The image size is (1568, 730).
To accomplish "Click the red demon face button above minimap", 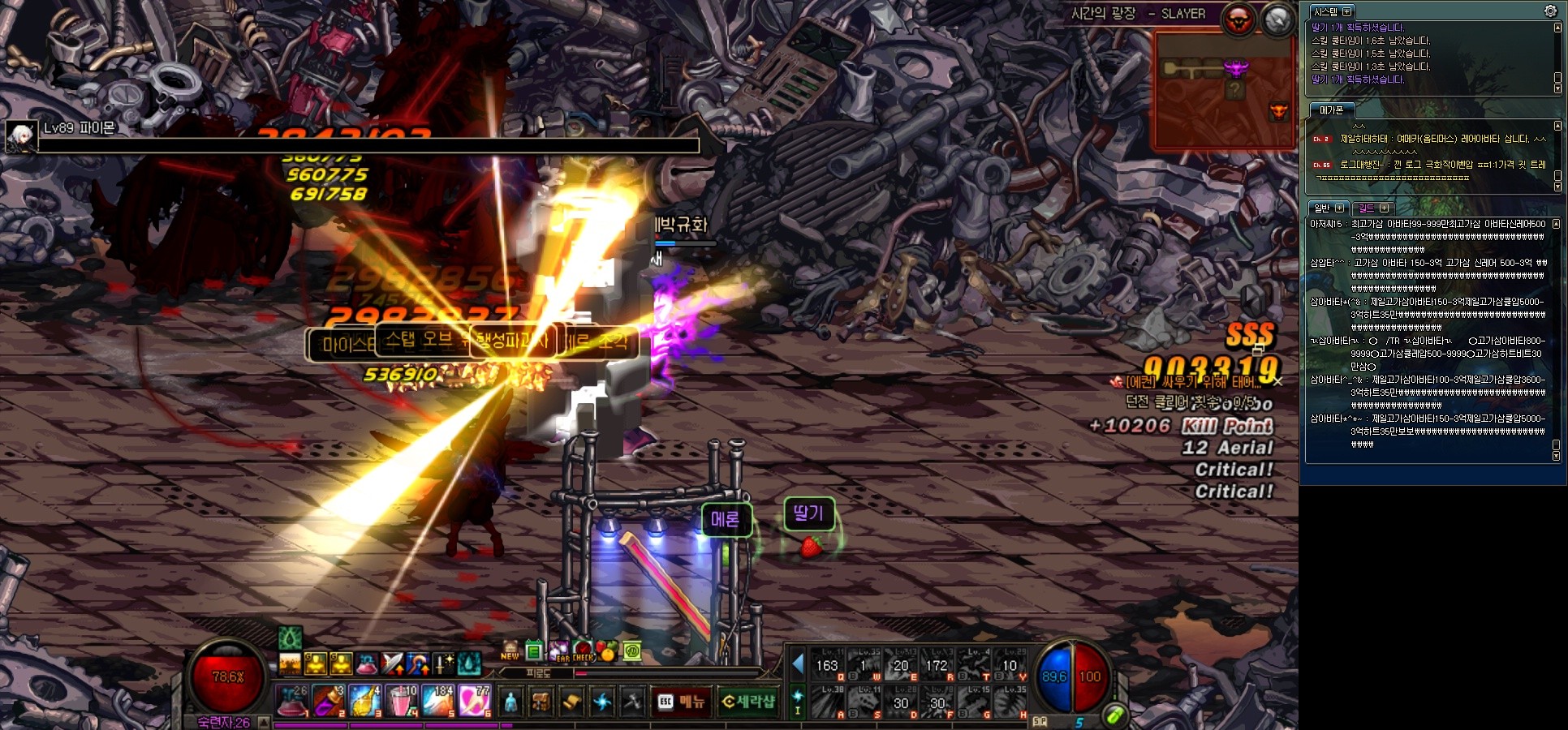I will [1239, 20].
